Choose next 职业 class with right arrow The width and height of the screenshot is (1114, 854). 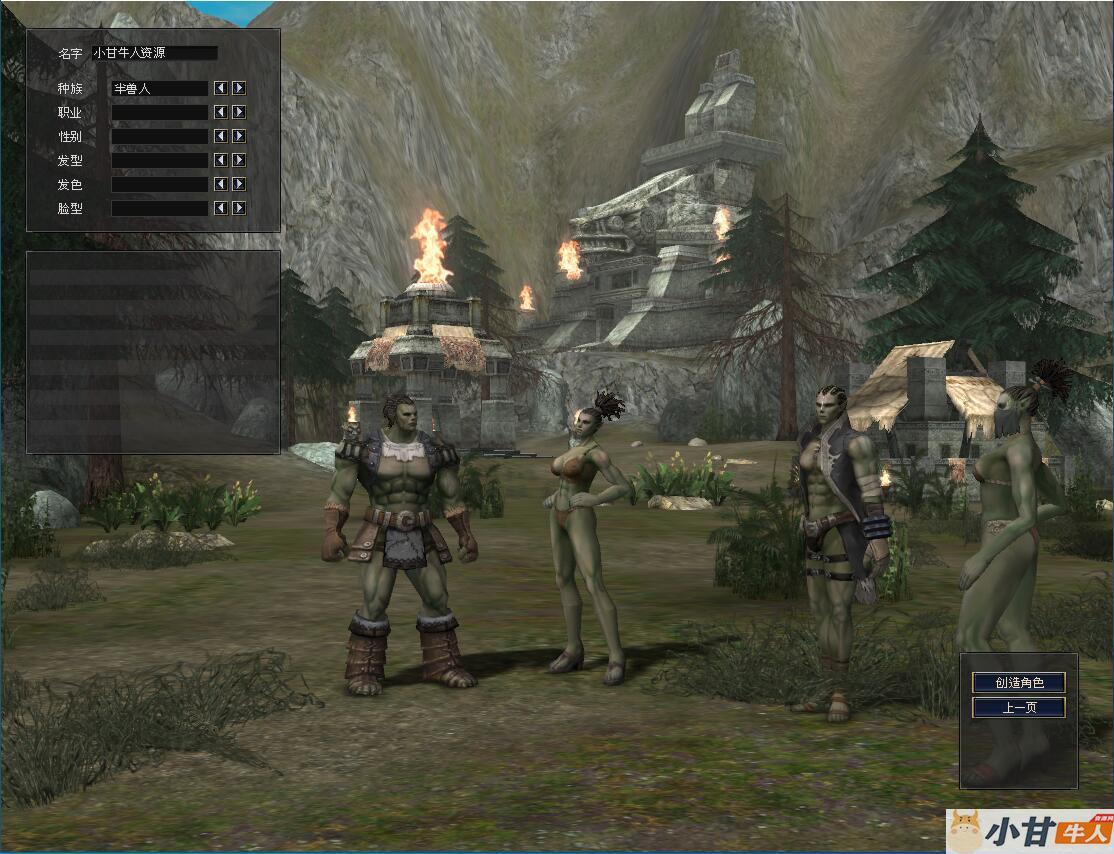click(x=239, y=112)
